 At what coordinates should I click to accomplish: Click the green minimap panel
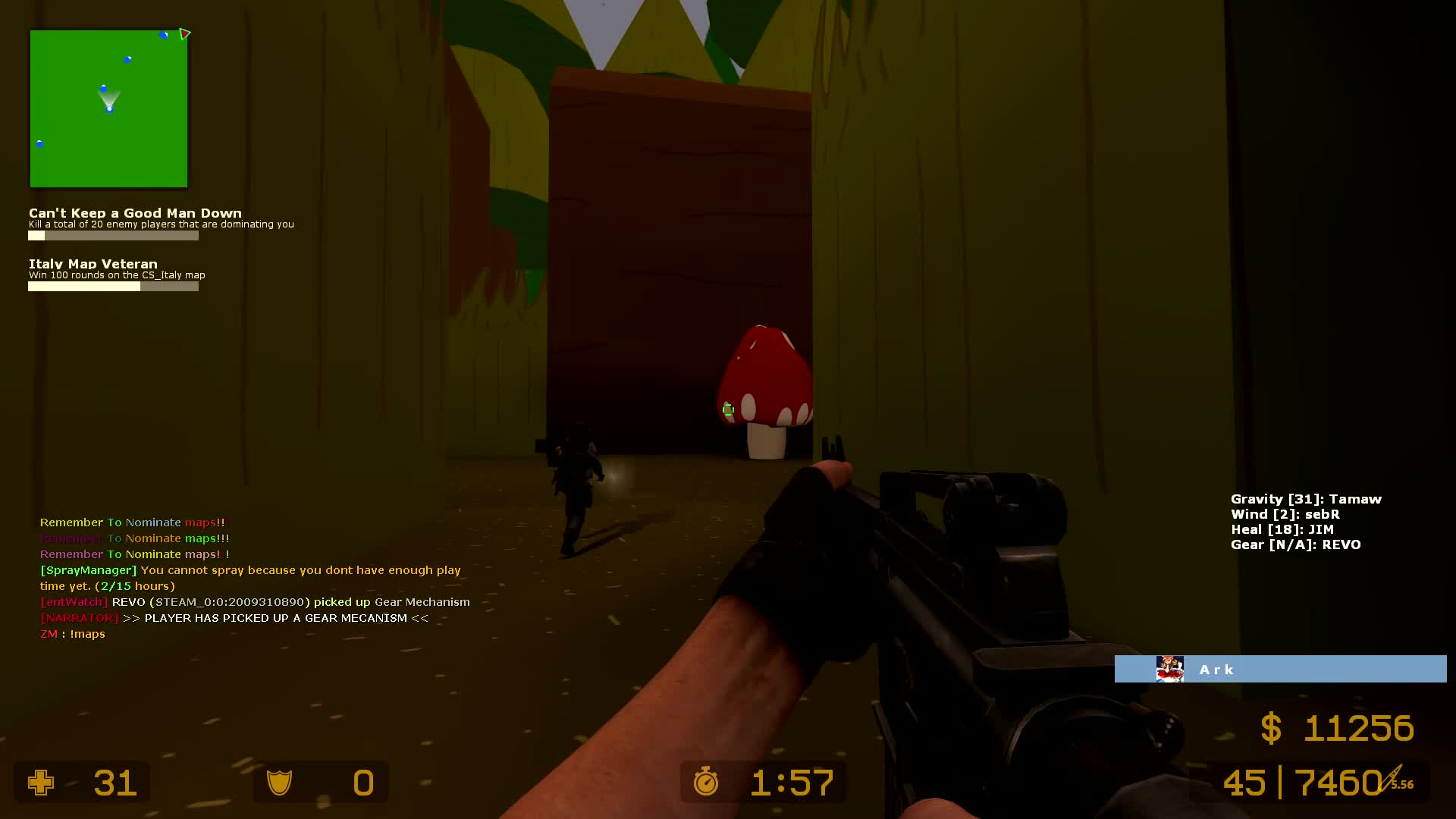(108, 108)
